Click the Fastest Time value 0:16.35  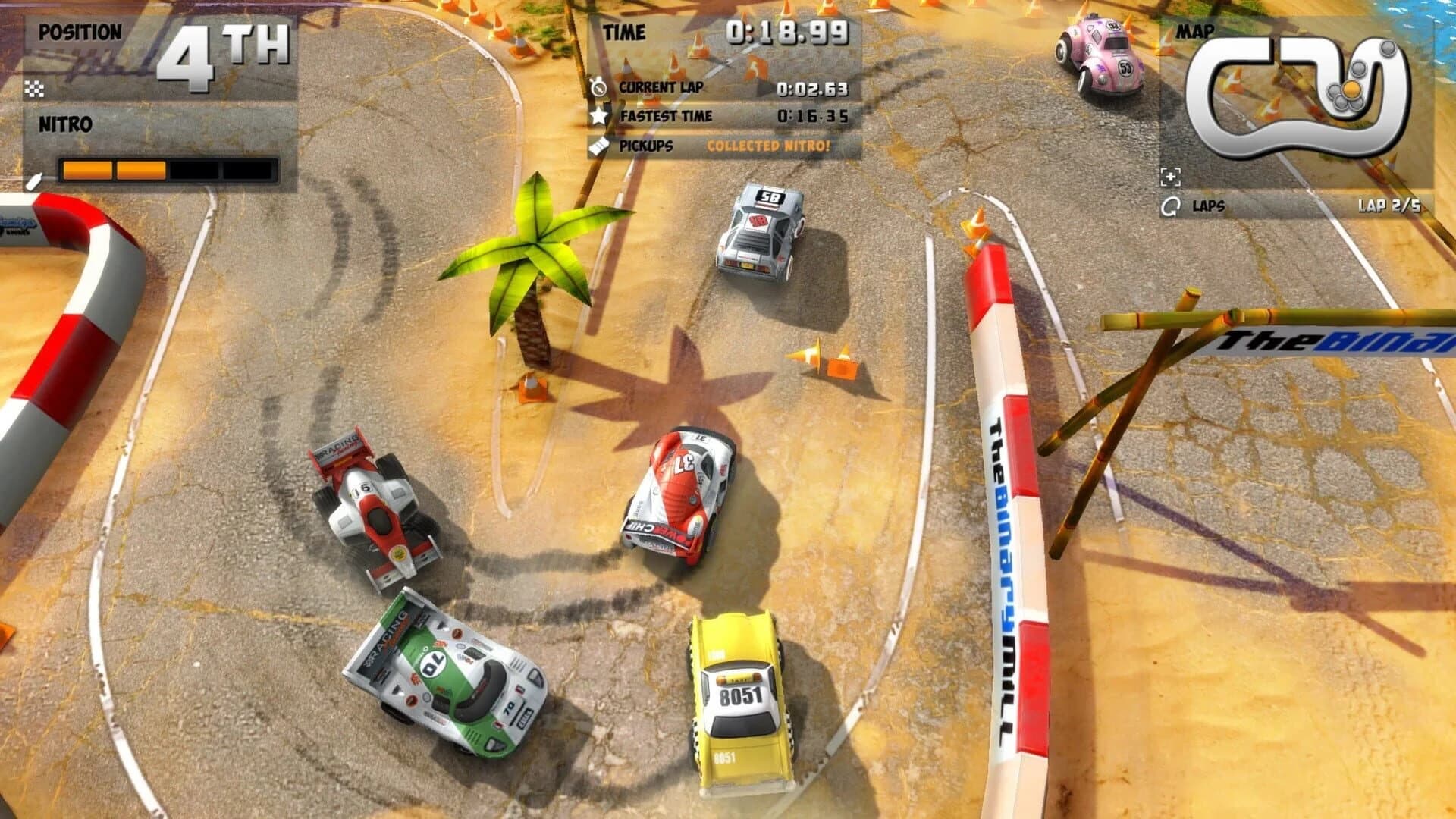click(812, 116)
